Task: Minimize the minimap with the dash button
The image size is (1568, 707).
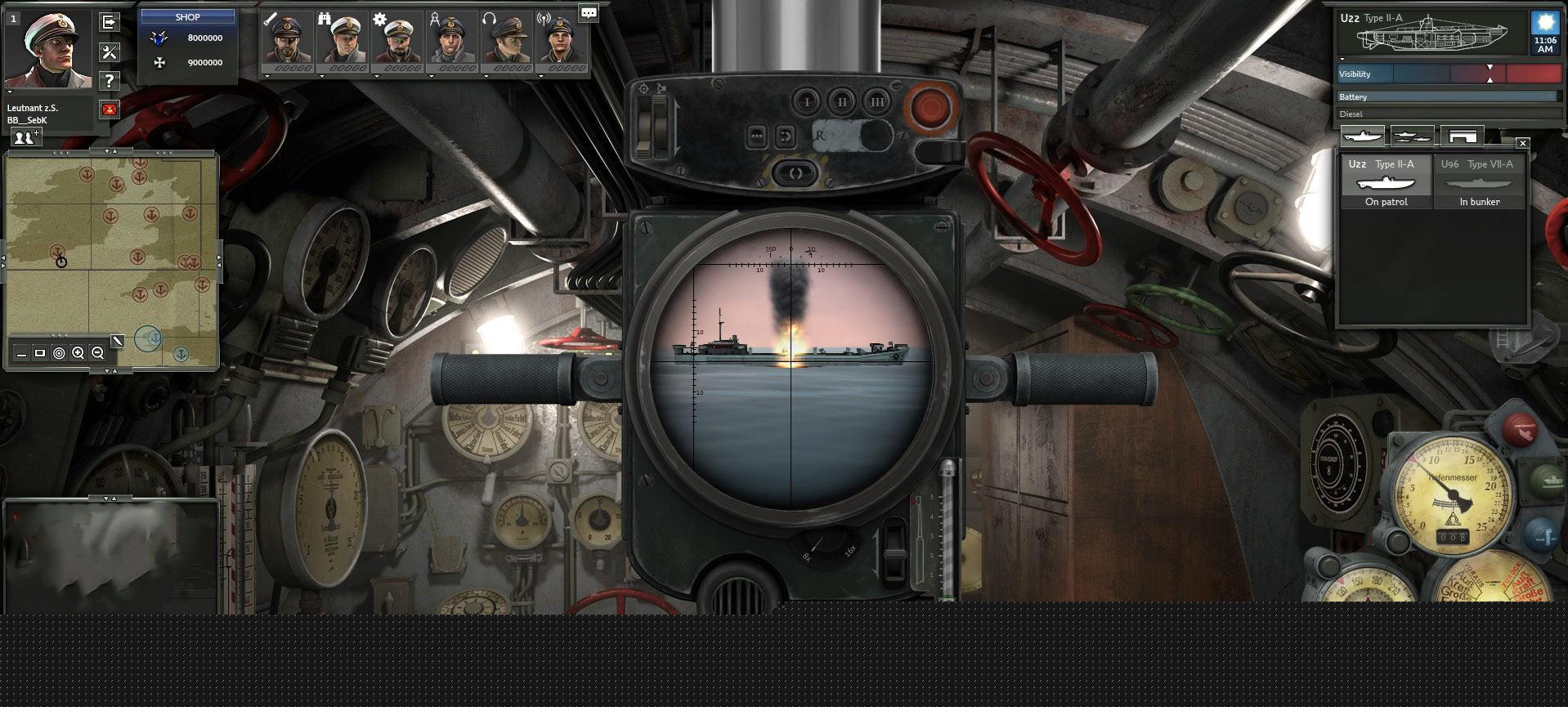Action: [x=21, y=353]
